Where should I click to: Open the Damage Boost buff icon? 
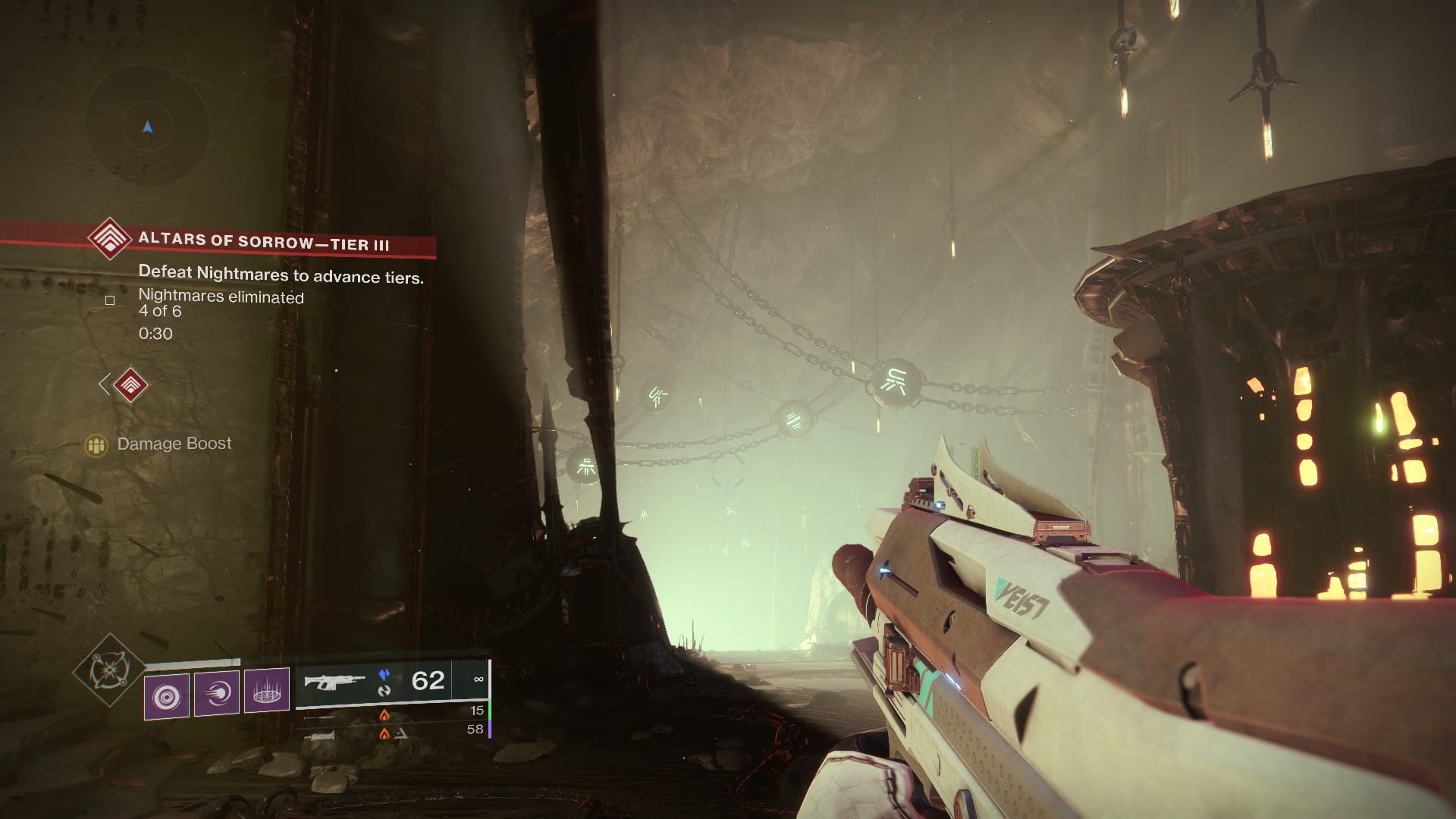click(x=96, y=444)
